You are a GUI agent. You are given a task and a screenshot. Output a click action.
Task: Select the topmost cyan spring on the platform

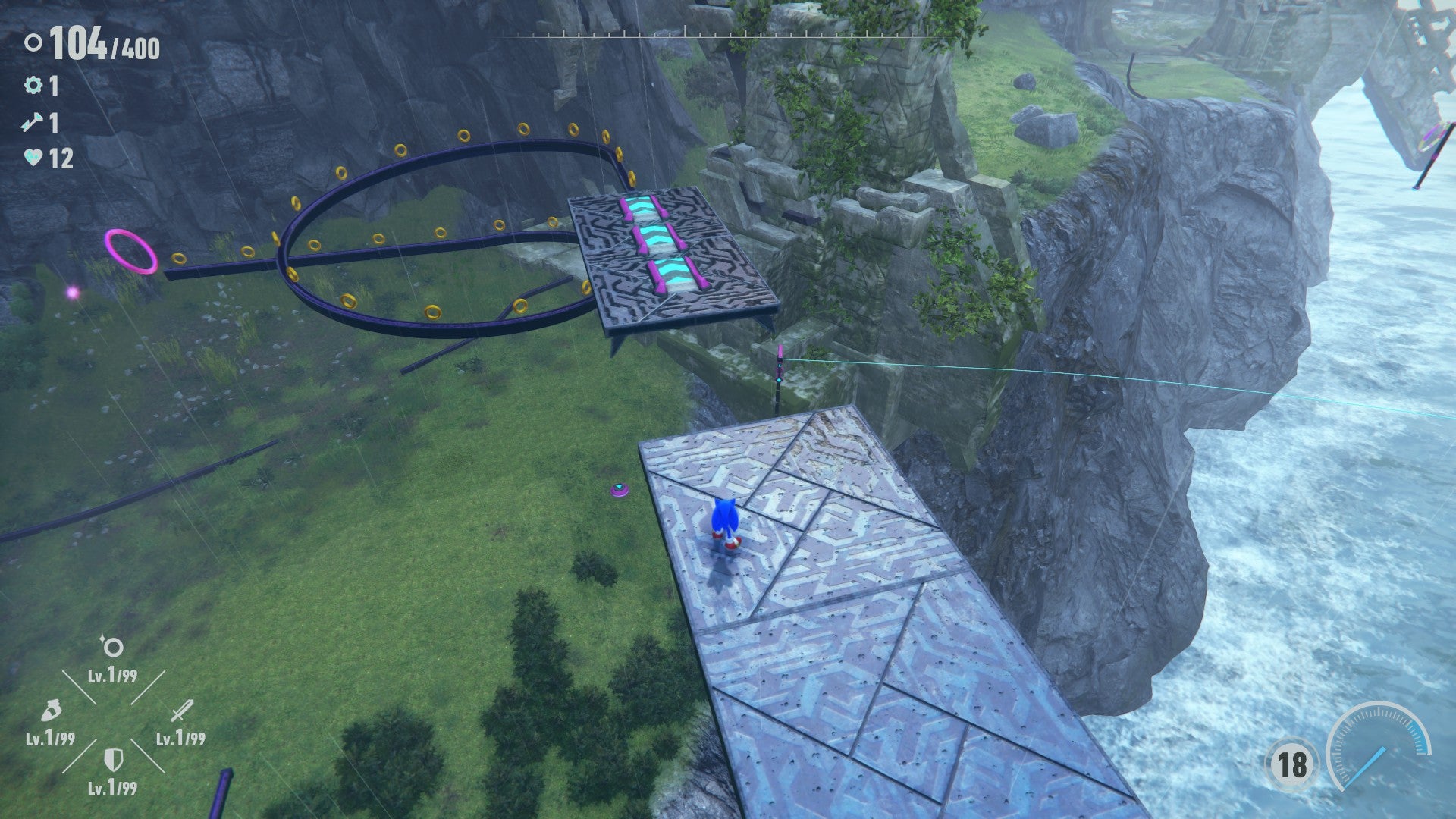coord(642,205)
